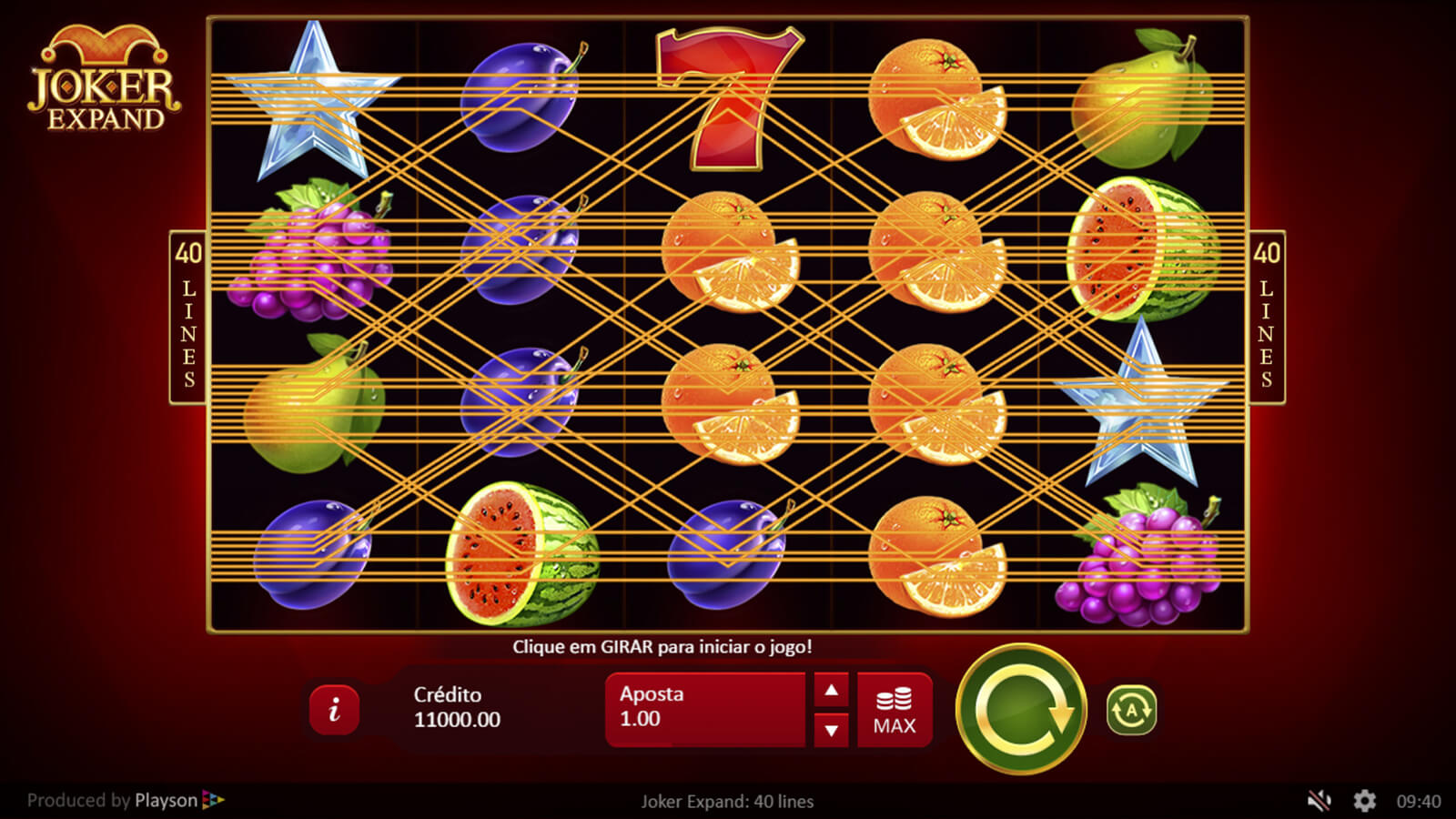
Task: Toggle the muted sound icon
Action: (x=1319, y=801)
